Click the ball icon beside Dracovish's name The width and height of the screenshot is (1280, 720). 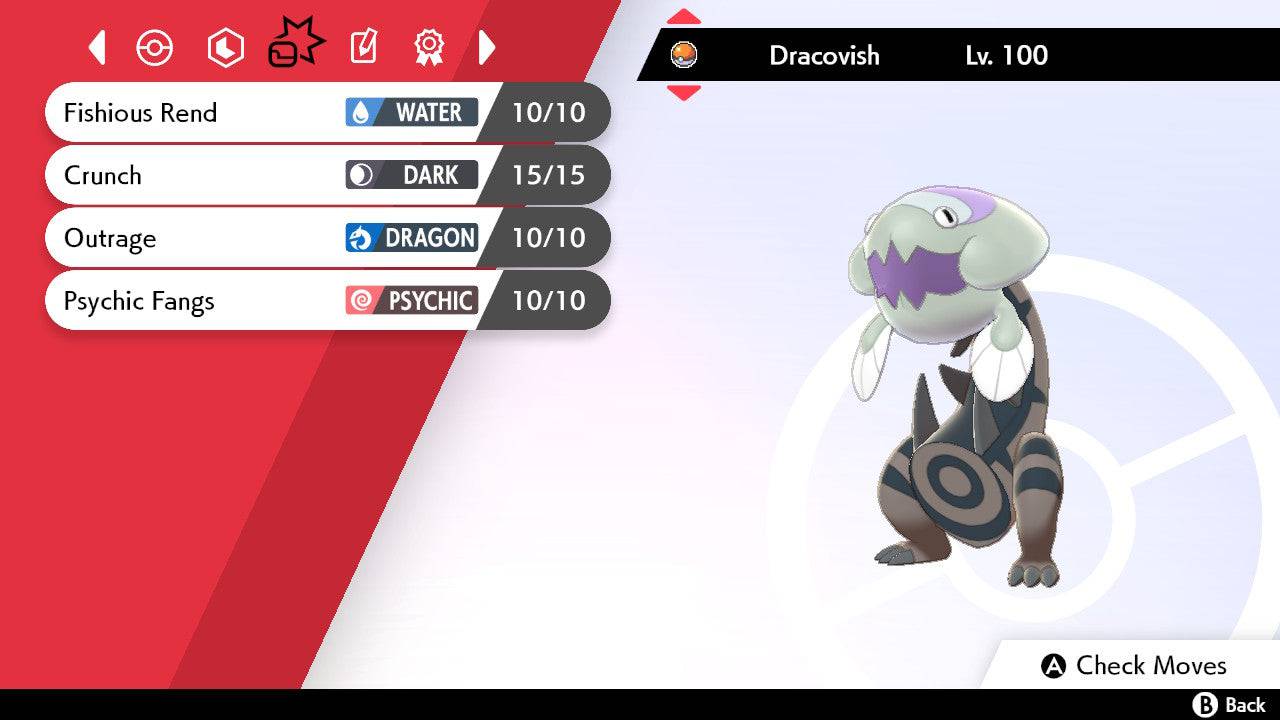685,56
